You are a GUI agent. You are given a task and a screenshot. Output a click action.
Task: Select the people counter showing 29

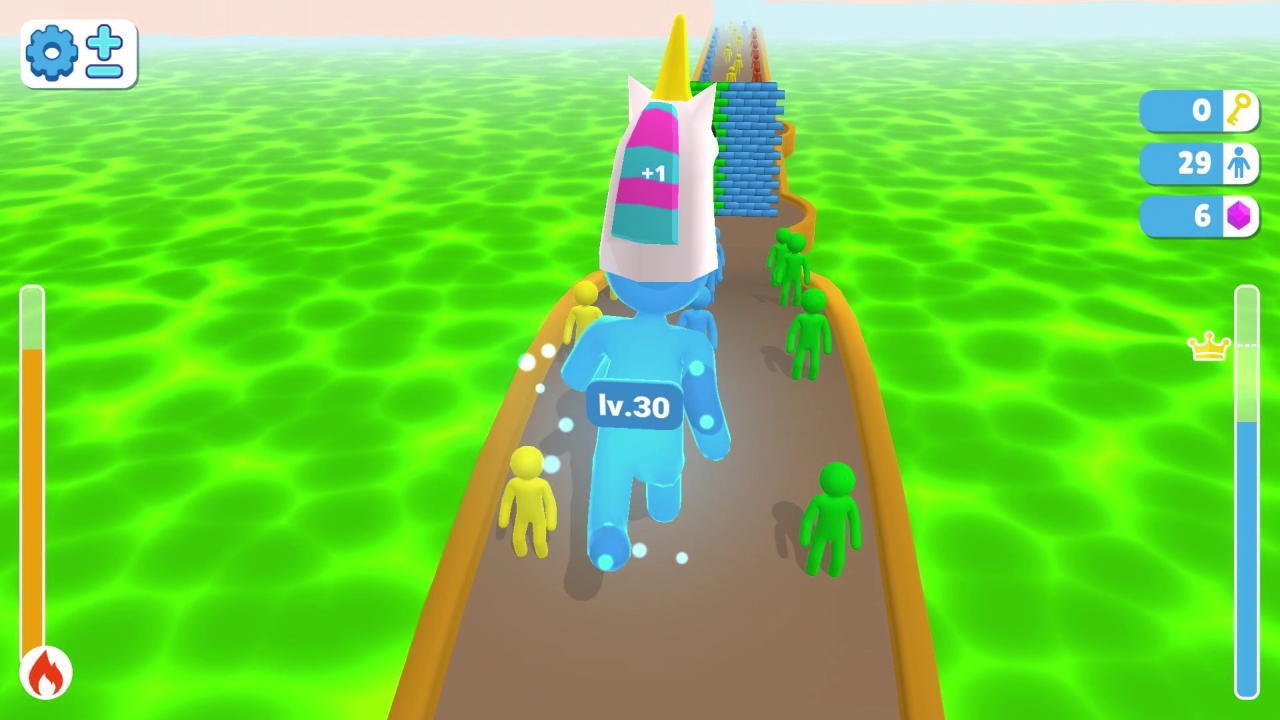pos(1197,163)
